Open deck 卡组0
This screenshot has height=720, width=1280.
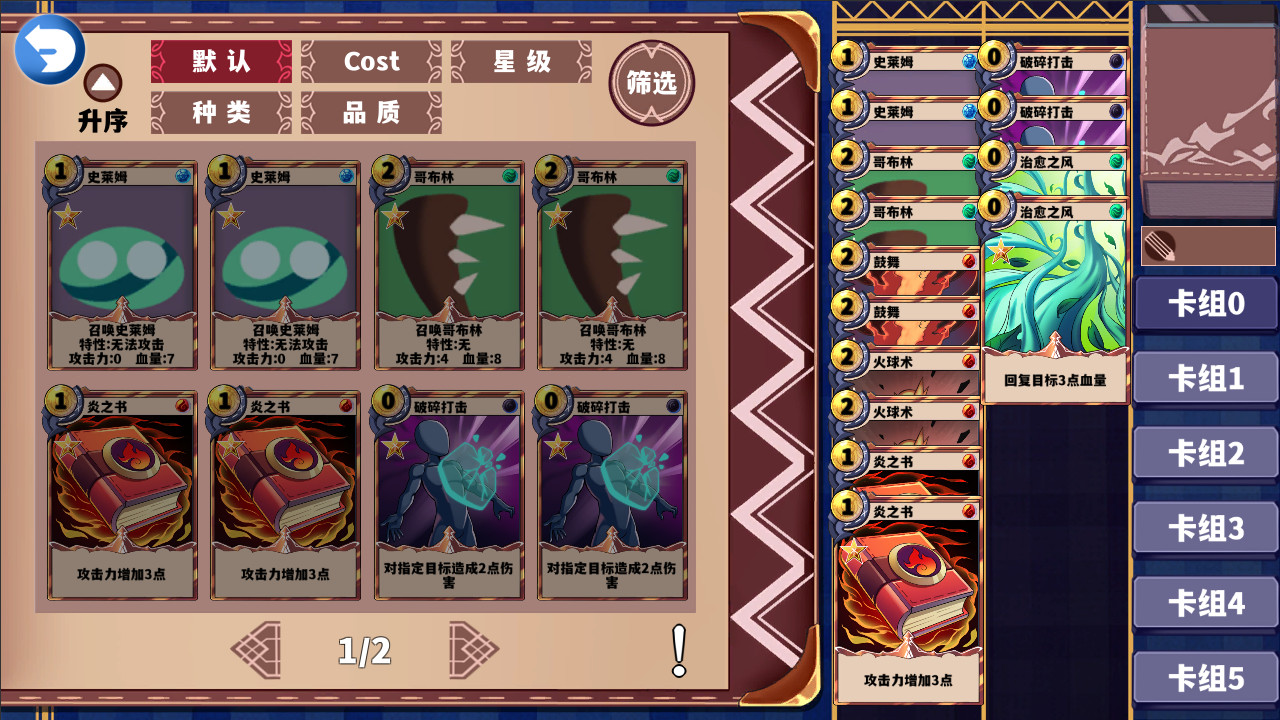point(1205,303)
